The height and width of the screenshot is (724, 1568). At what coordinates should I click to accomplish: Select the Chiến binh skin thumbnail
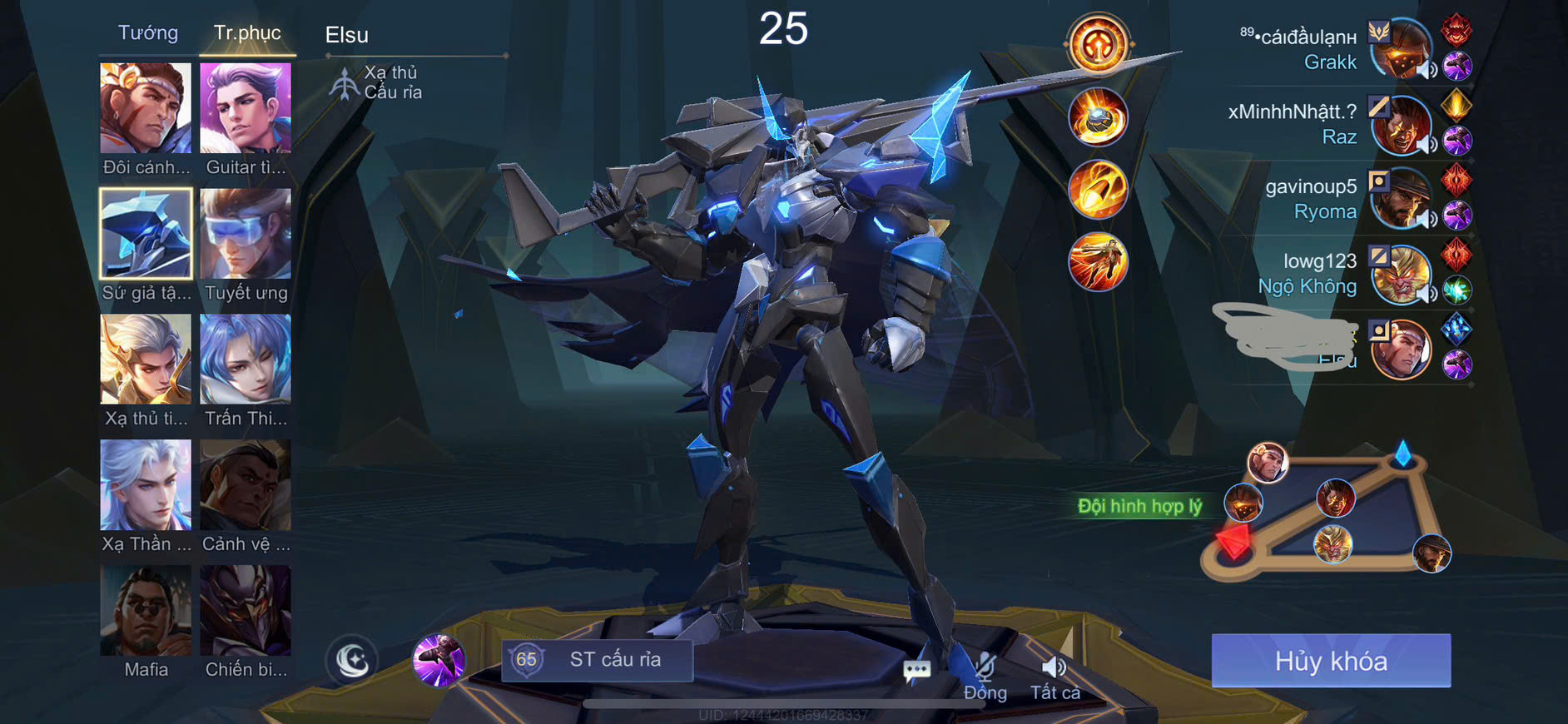tap(246, 611)
